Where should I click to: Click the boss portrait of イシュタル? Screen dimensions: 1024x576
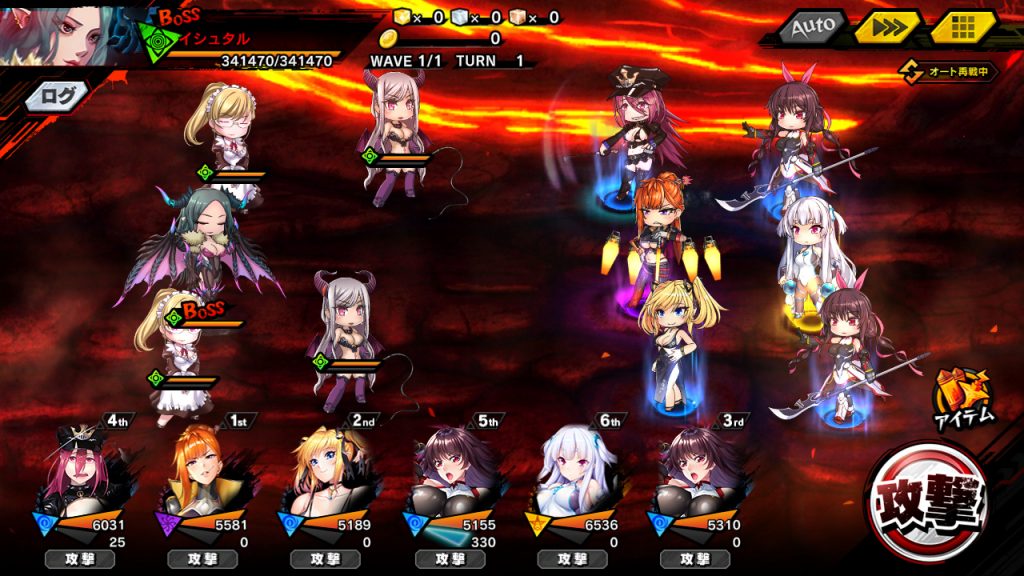coord(65,34)
